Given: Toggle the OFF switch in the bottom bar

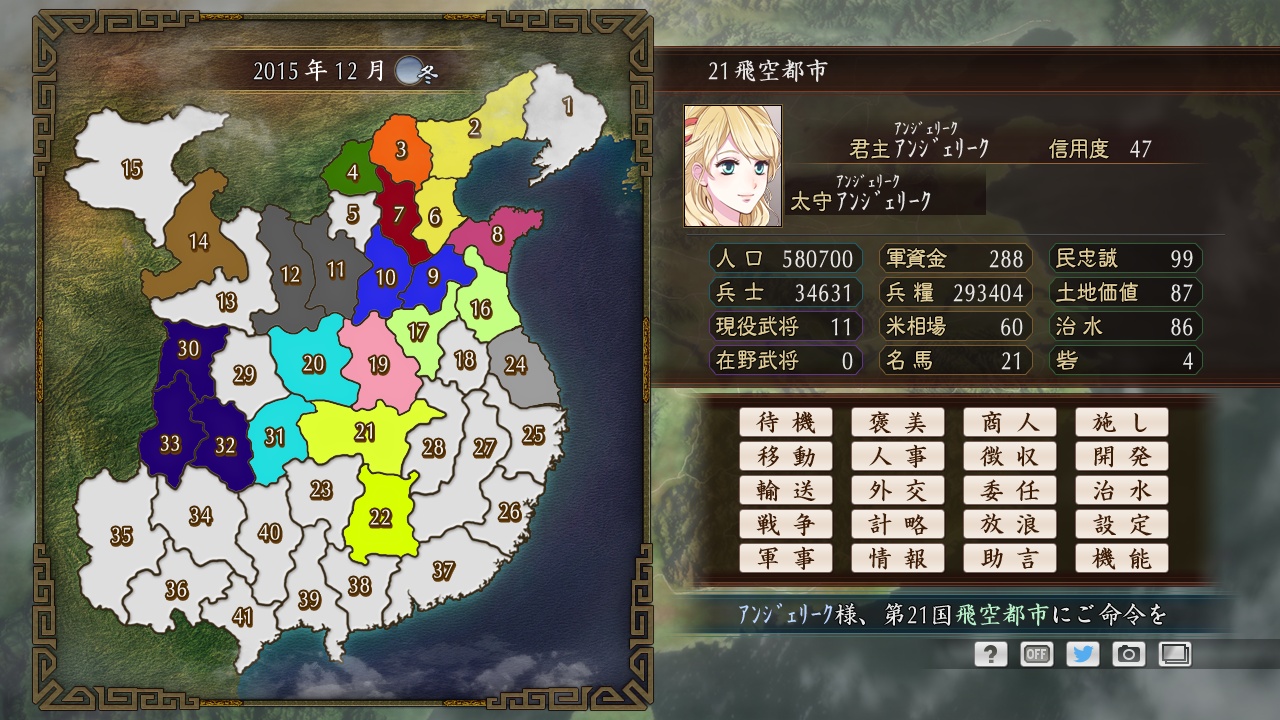Looking at the screenshot, I should (x=1036, y=654).
